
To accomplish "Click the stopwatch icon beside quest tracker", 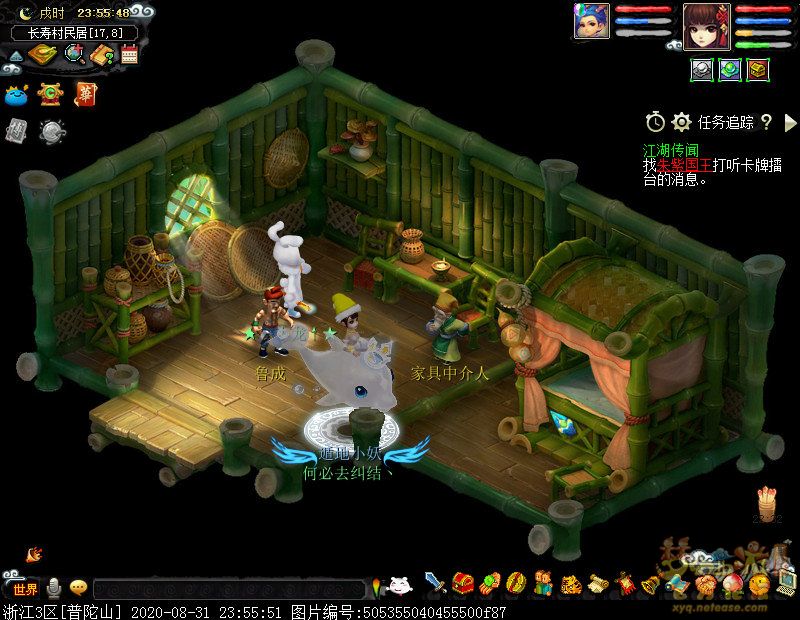I will 655,122.
